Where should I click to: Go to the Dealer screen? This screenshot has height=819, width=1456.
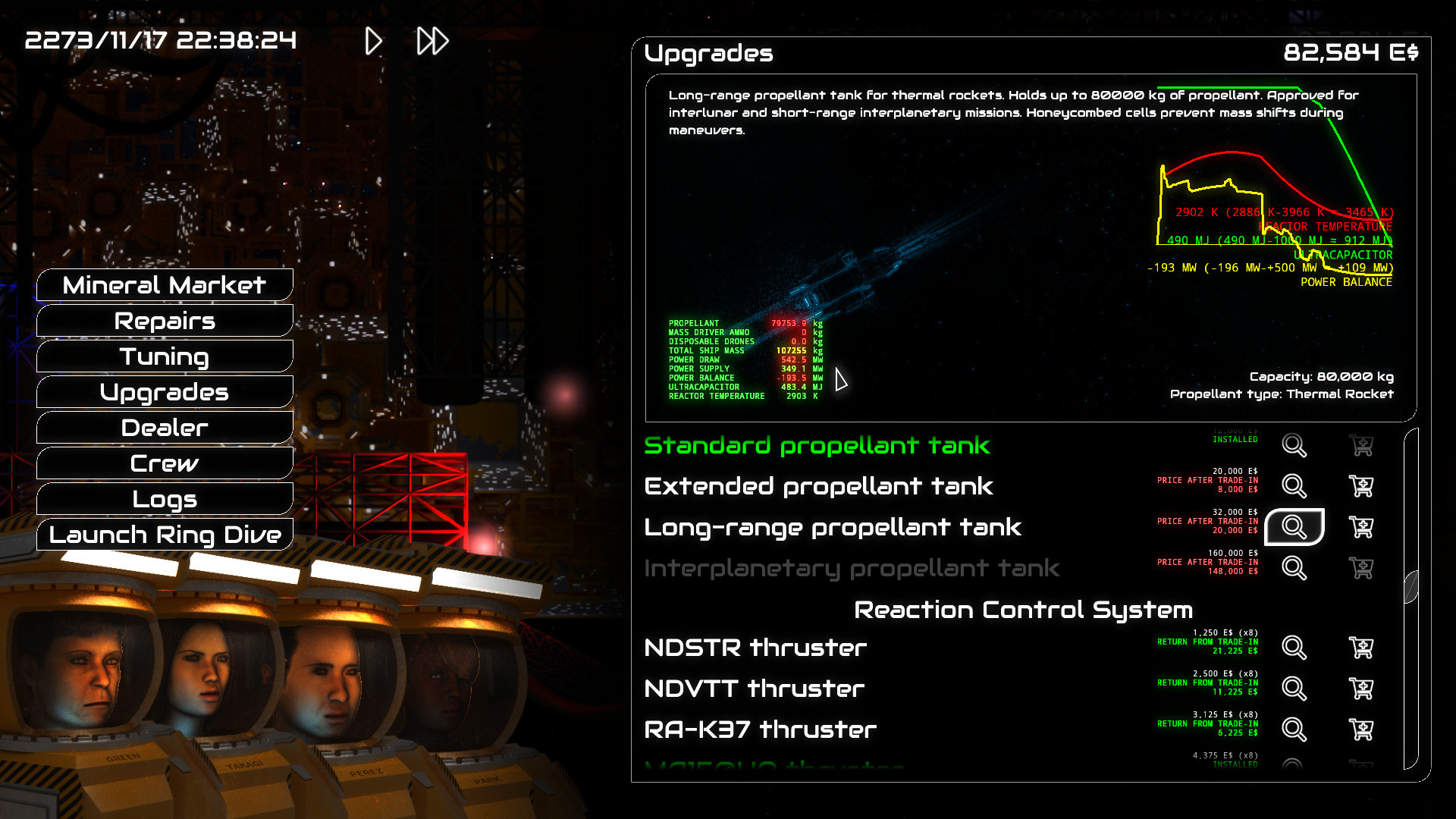pos(164,428)
